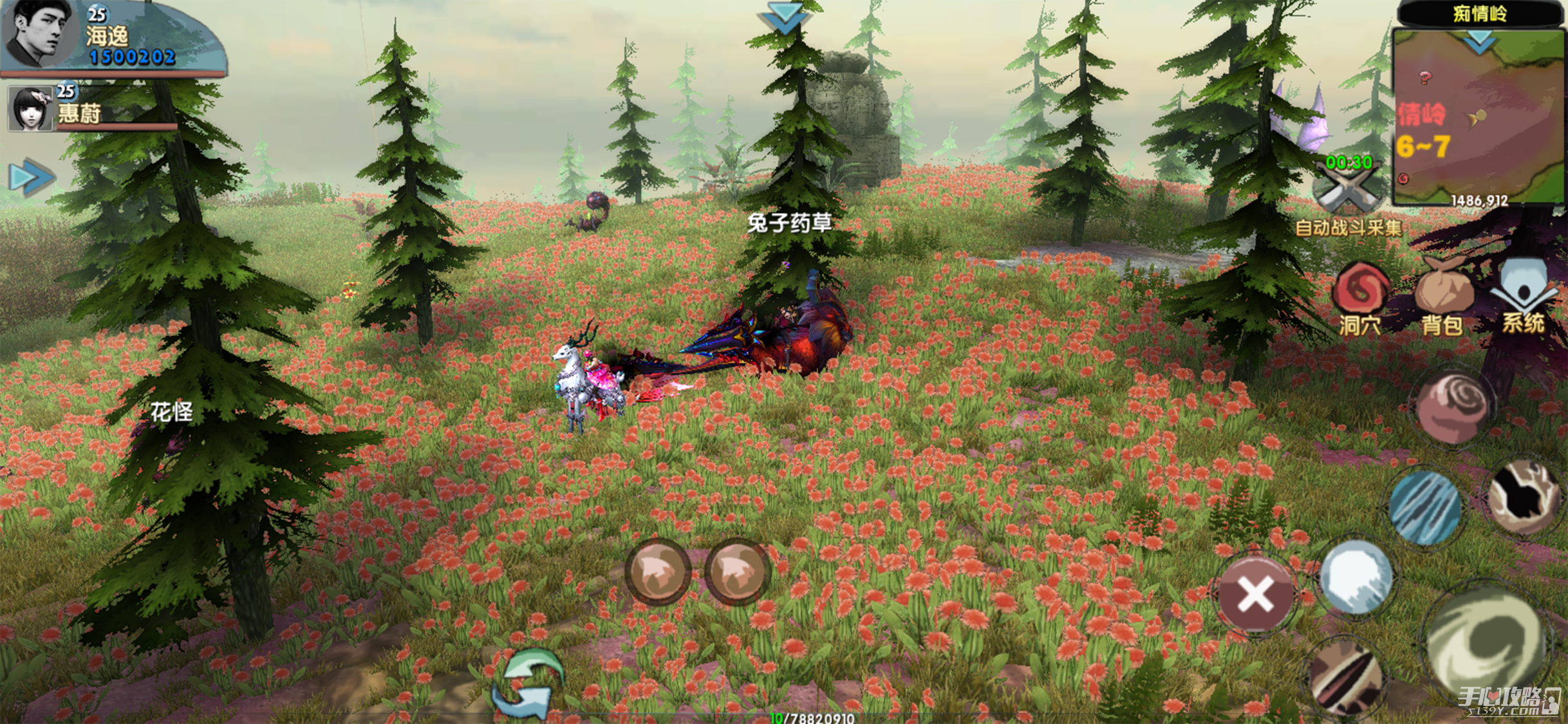Image resolution: width=1568 pixels, height=724 pixels.
Task: Cast the white orb skill
Action: (1356, 577)
